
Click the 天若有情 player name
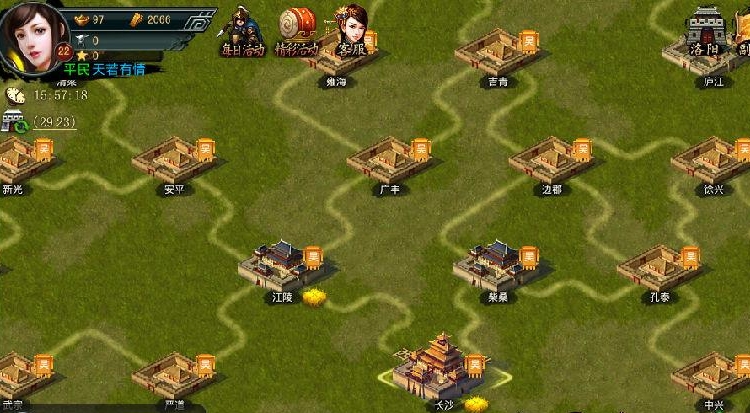[x=120, y=70]
